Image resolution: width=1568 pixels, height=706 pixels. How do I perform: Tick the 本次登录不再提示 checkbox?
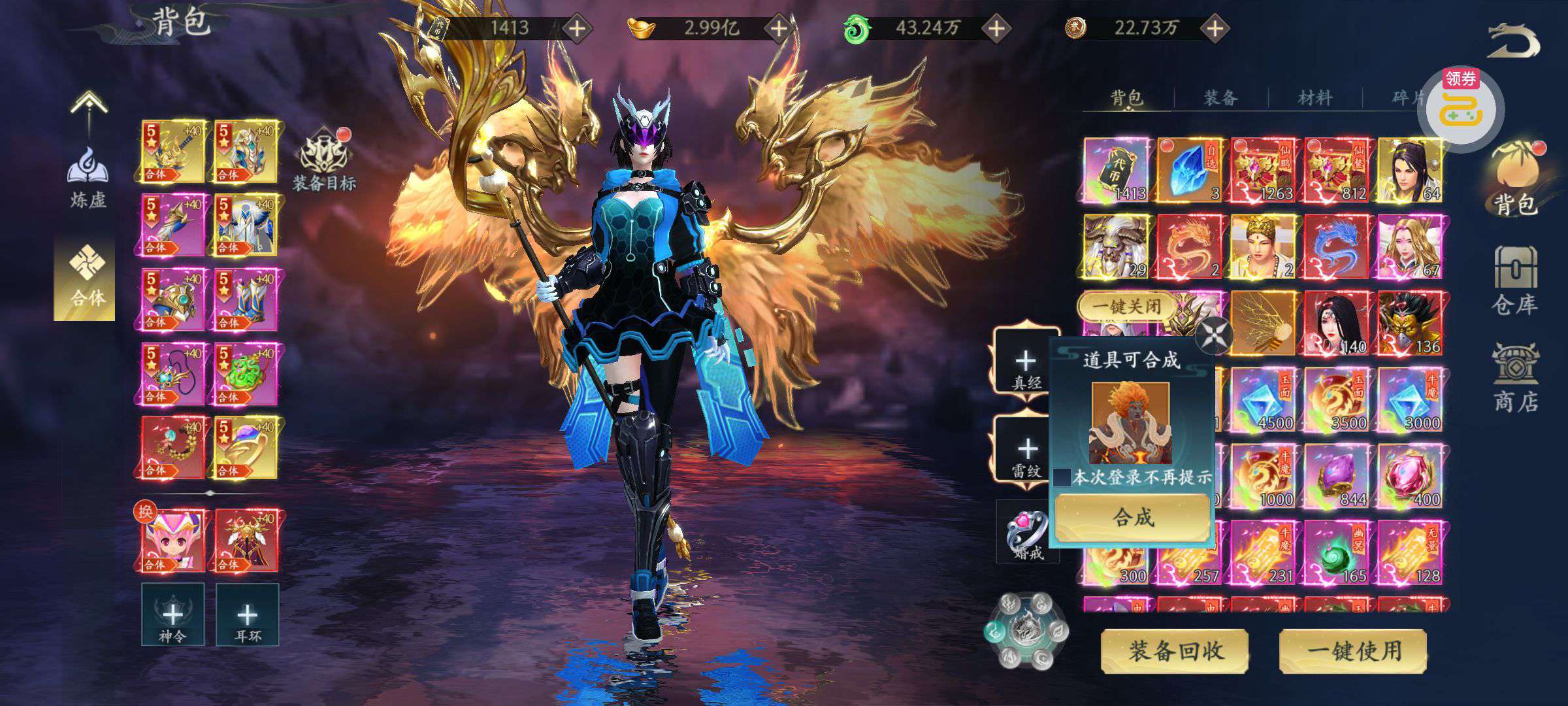coord(1062,478)
